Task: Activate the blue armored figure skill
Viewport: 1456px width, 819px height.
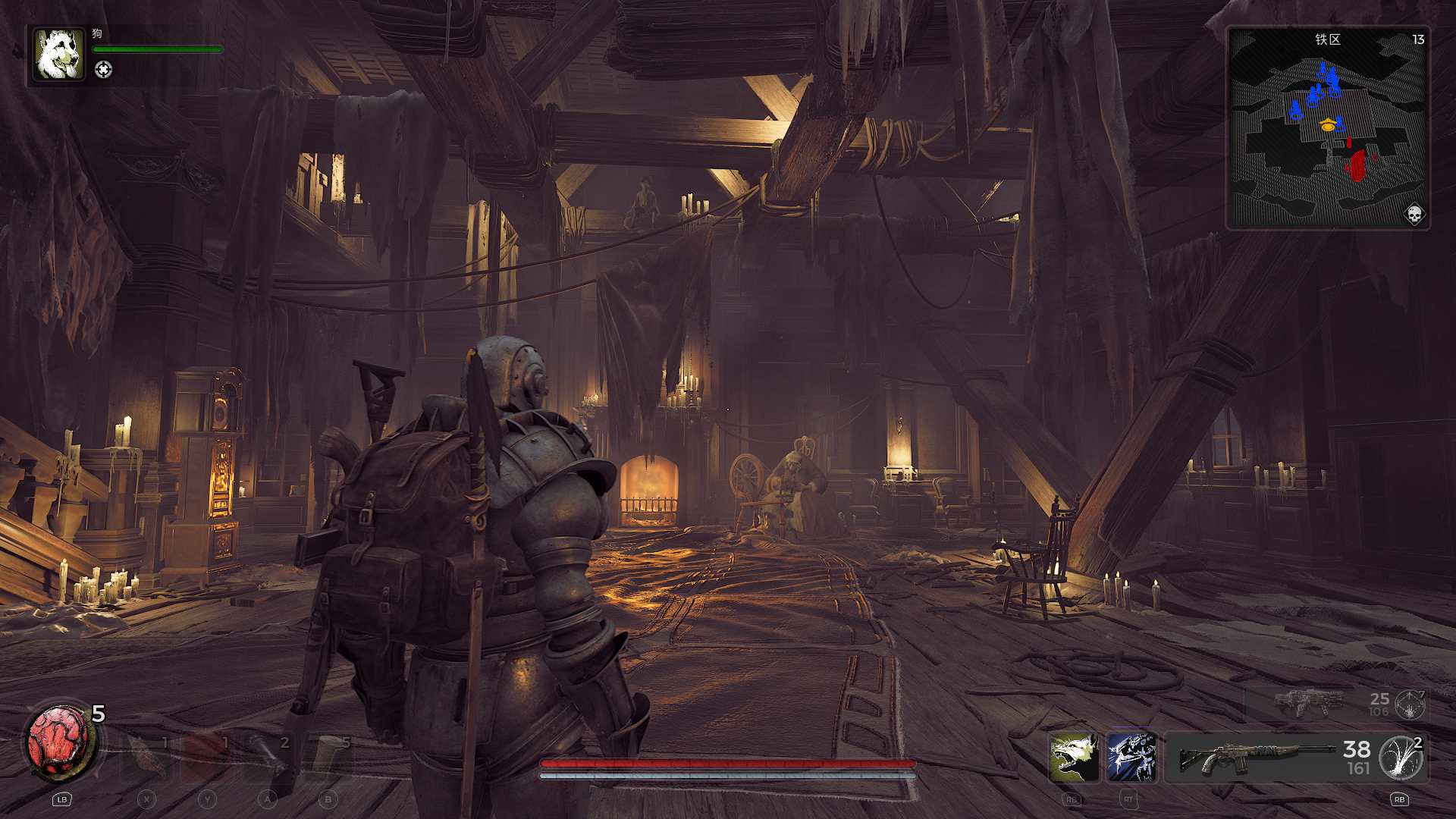Action: pyautogui.click(x=1131, y=757)
